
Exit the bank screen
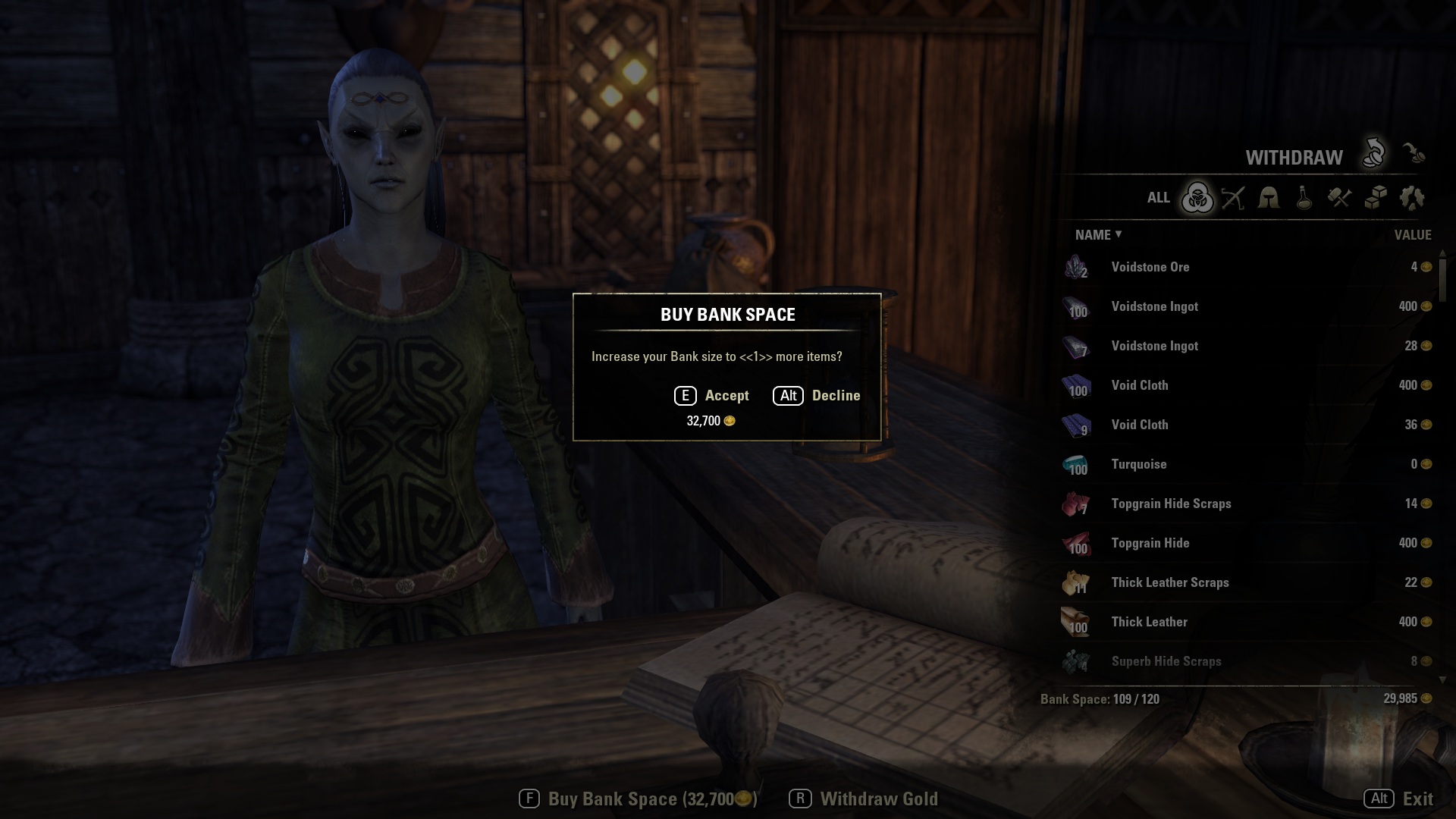coord(1398,799)
